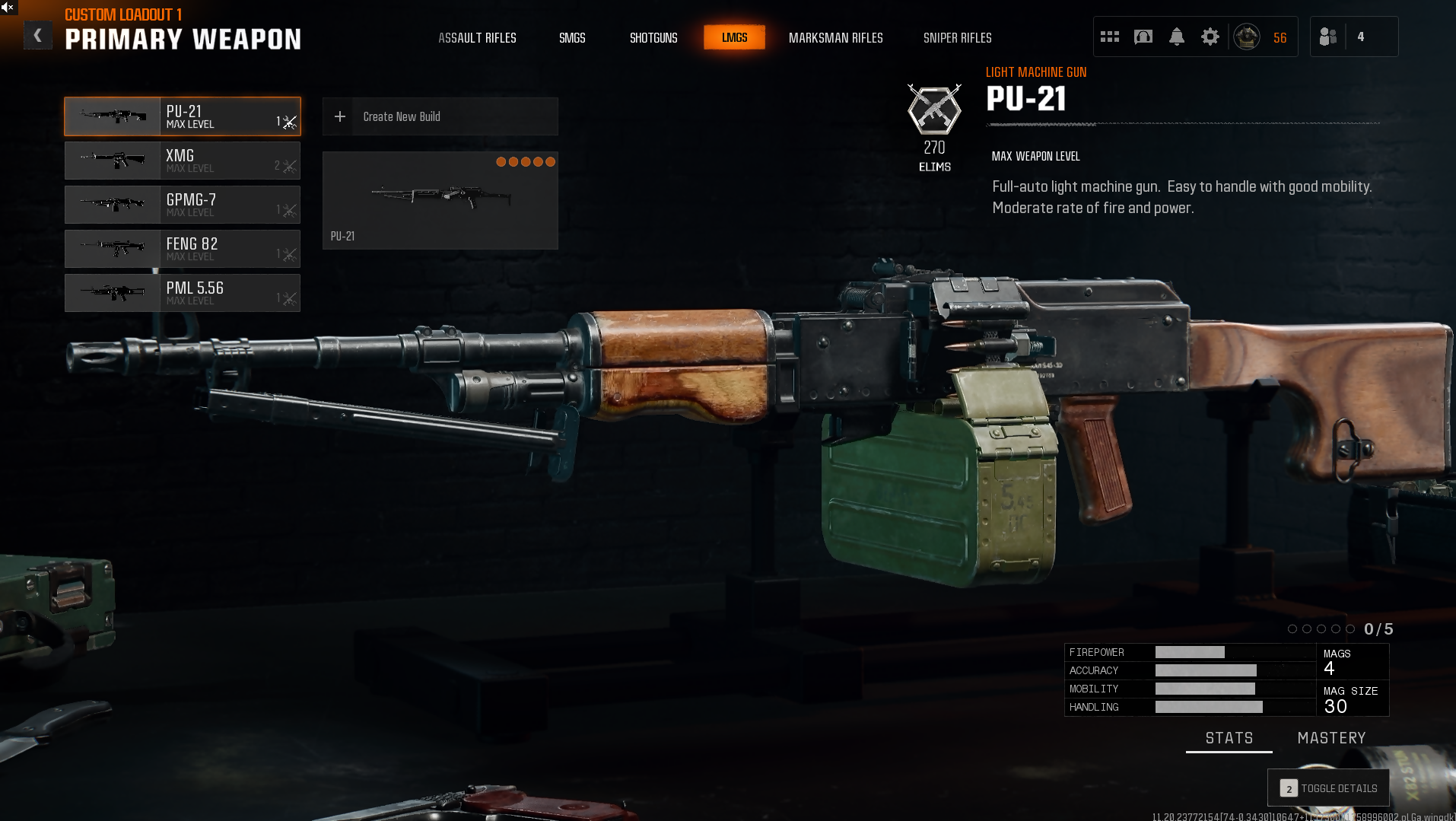Choose the PML 5.56 weapon row
Screen dimensions: 1456x821
pyautogui.click(x=183, y=293)
